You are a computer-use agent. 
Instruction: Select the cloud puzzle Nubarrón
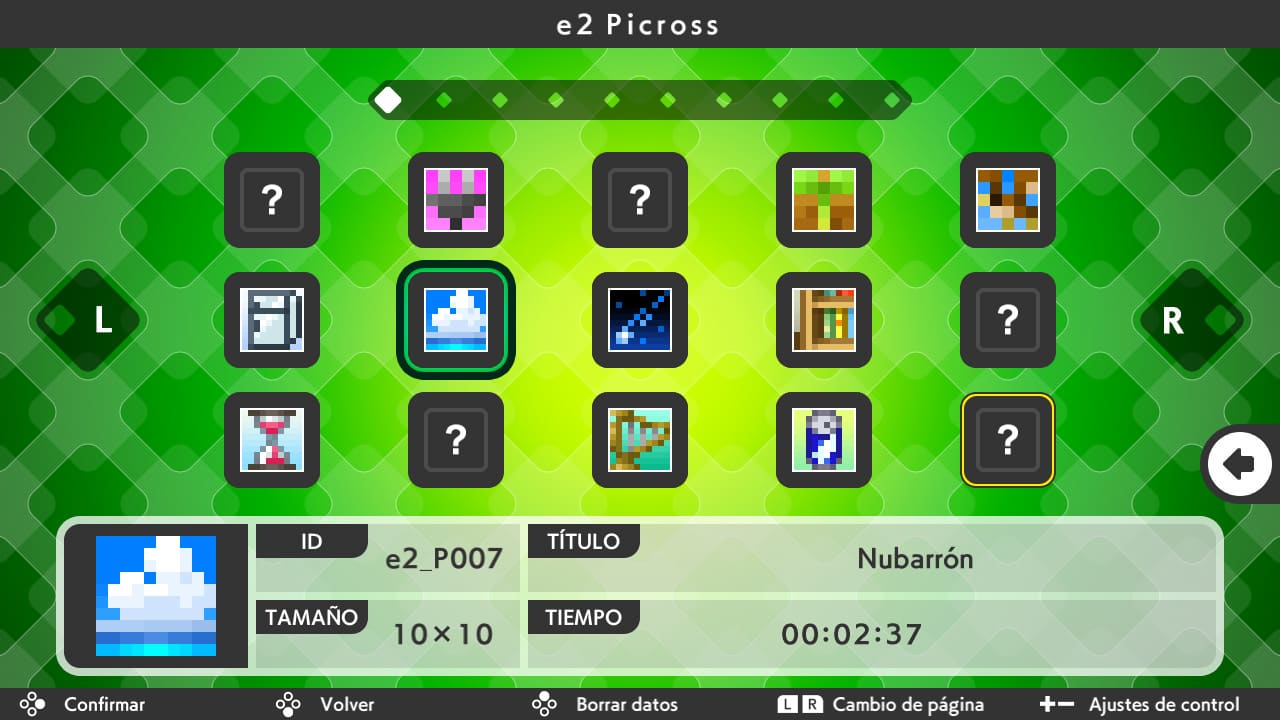pyautogui.click(x=455, y=320)
